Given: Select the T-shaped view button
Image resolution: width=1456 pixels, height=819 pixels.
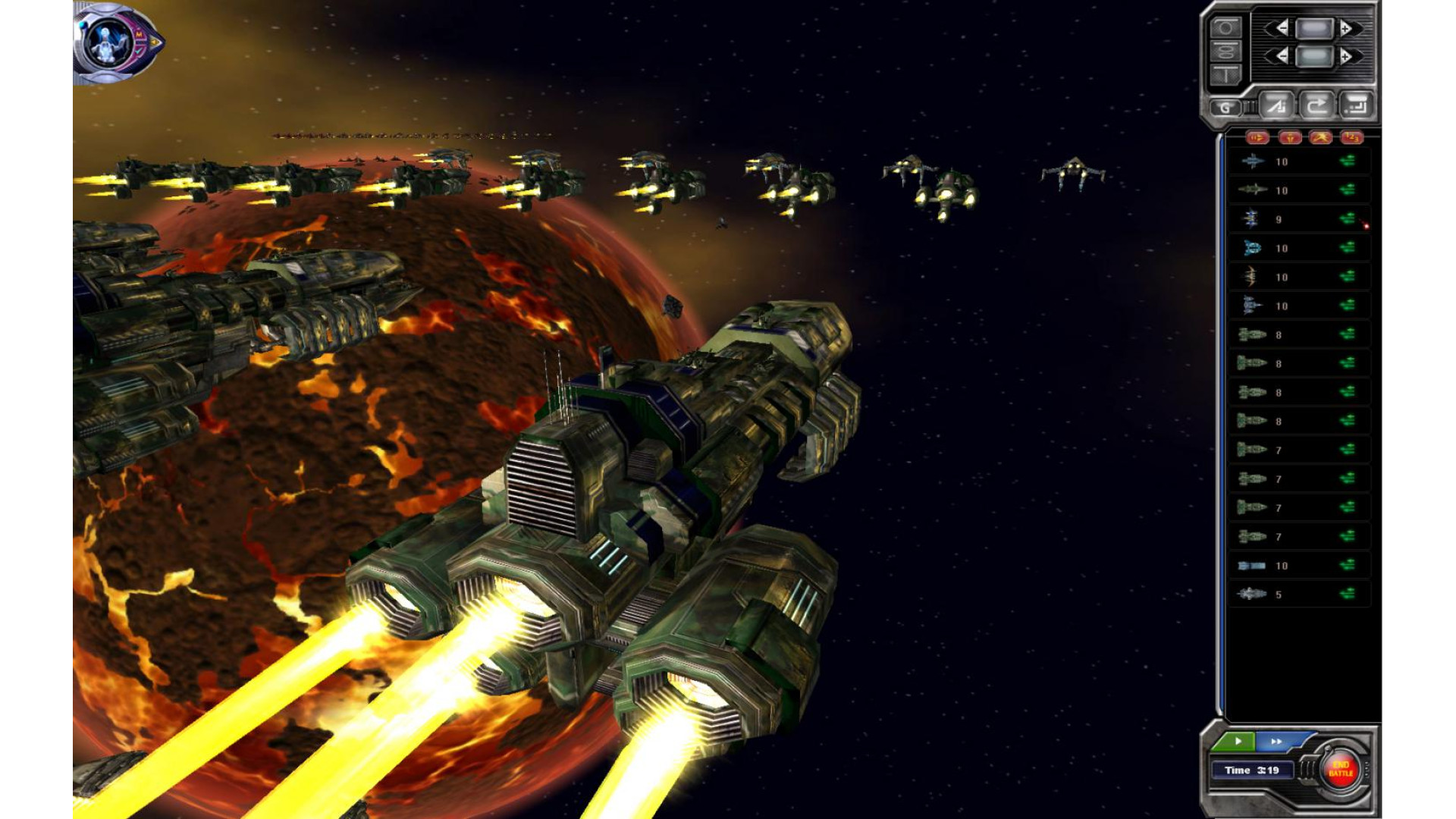Looking at the screenshot, I should click(x=1225, y=74).
